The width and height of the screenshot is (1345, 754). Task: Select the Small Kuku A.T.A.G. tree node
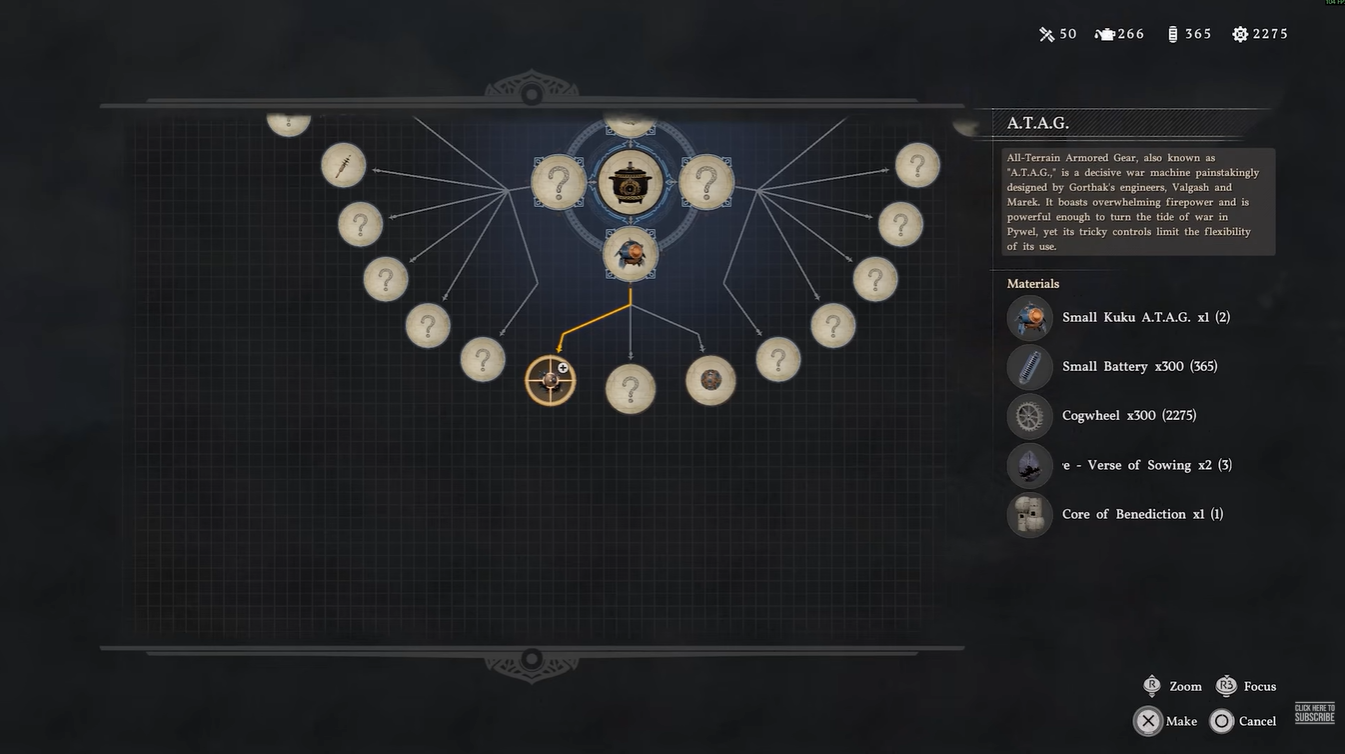tap(630, 254)
